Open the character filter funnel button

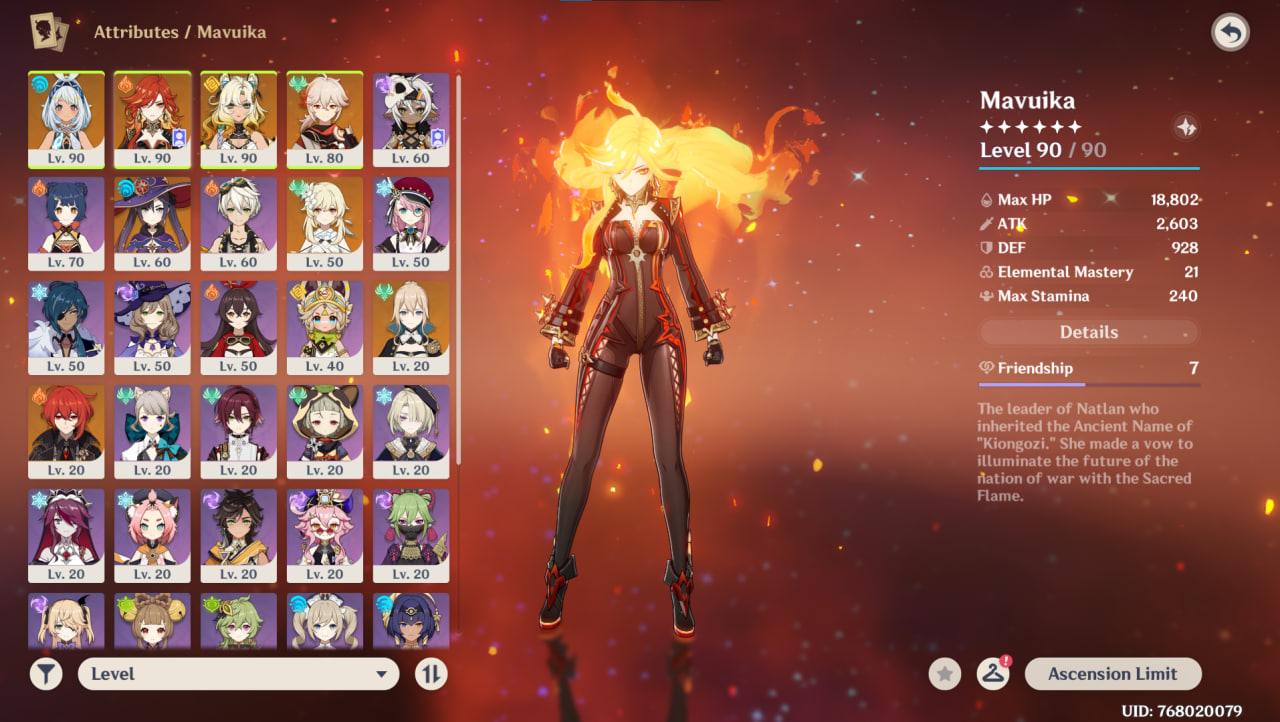[x=46, y=674]
